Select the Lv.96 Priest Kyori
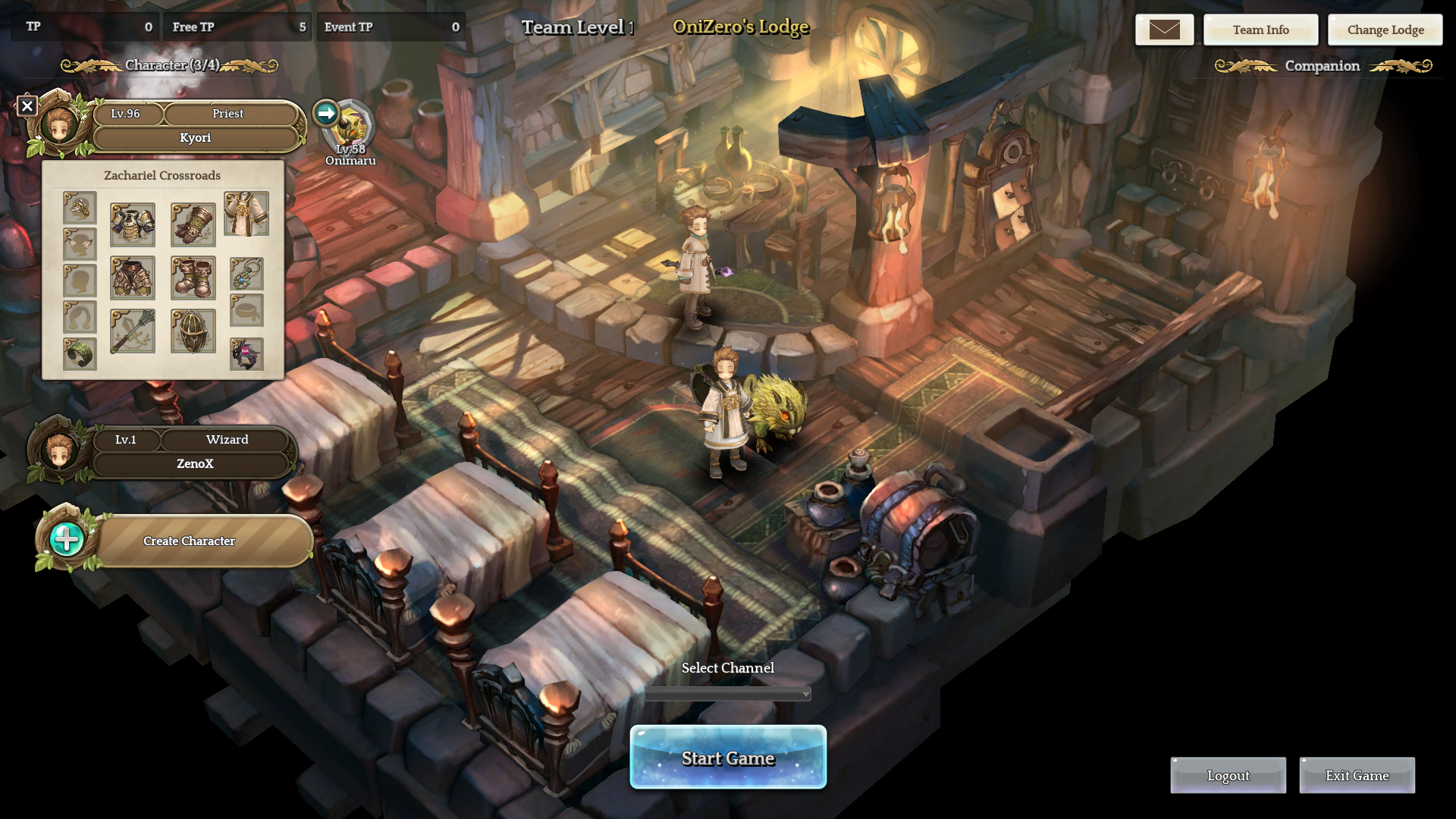The height and width of the screenshot is (819, 1456). coord(196,126)
